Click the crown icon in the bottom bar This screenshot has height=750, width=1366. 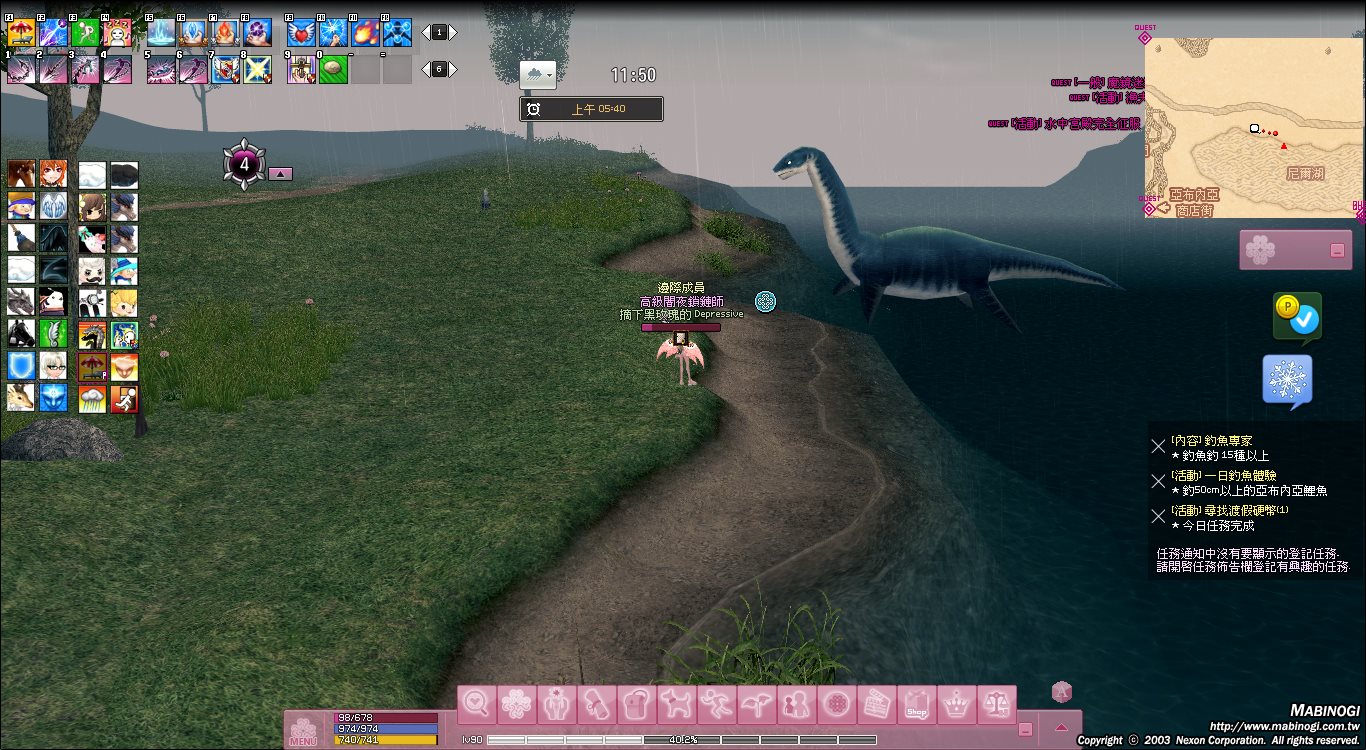coord(957,705)
